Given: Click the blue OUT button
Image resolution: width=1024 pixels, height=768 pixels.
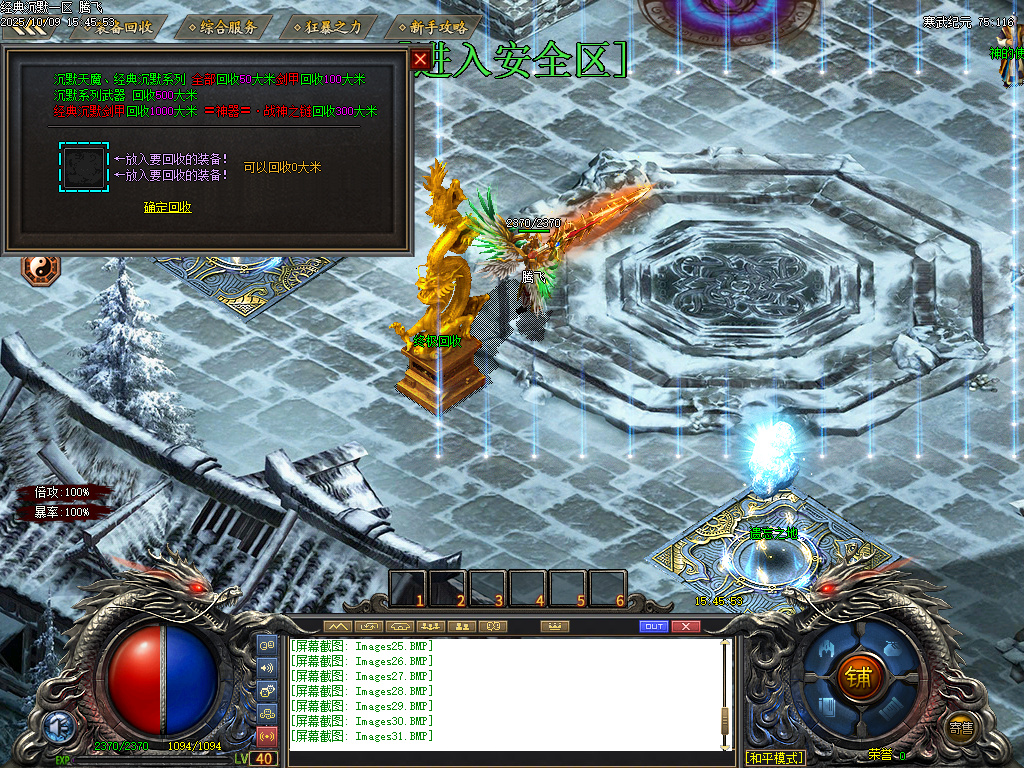Looking at the screenshot, I should point(653,627).
